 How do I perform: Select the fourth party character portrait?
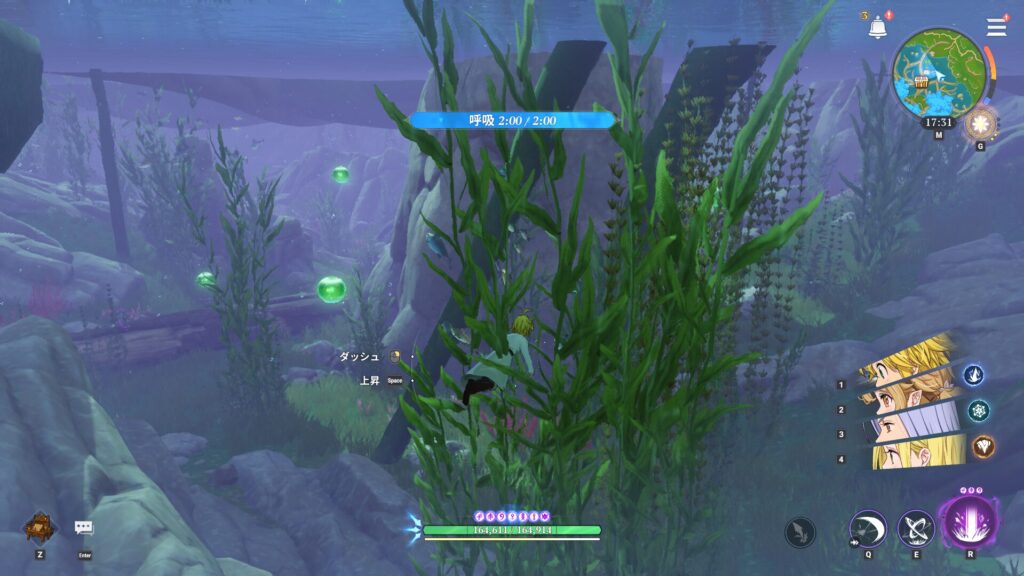tap(910, 453)
